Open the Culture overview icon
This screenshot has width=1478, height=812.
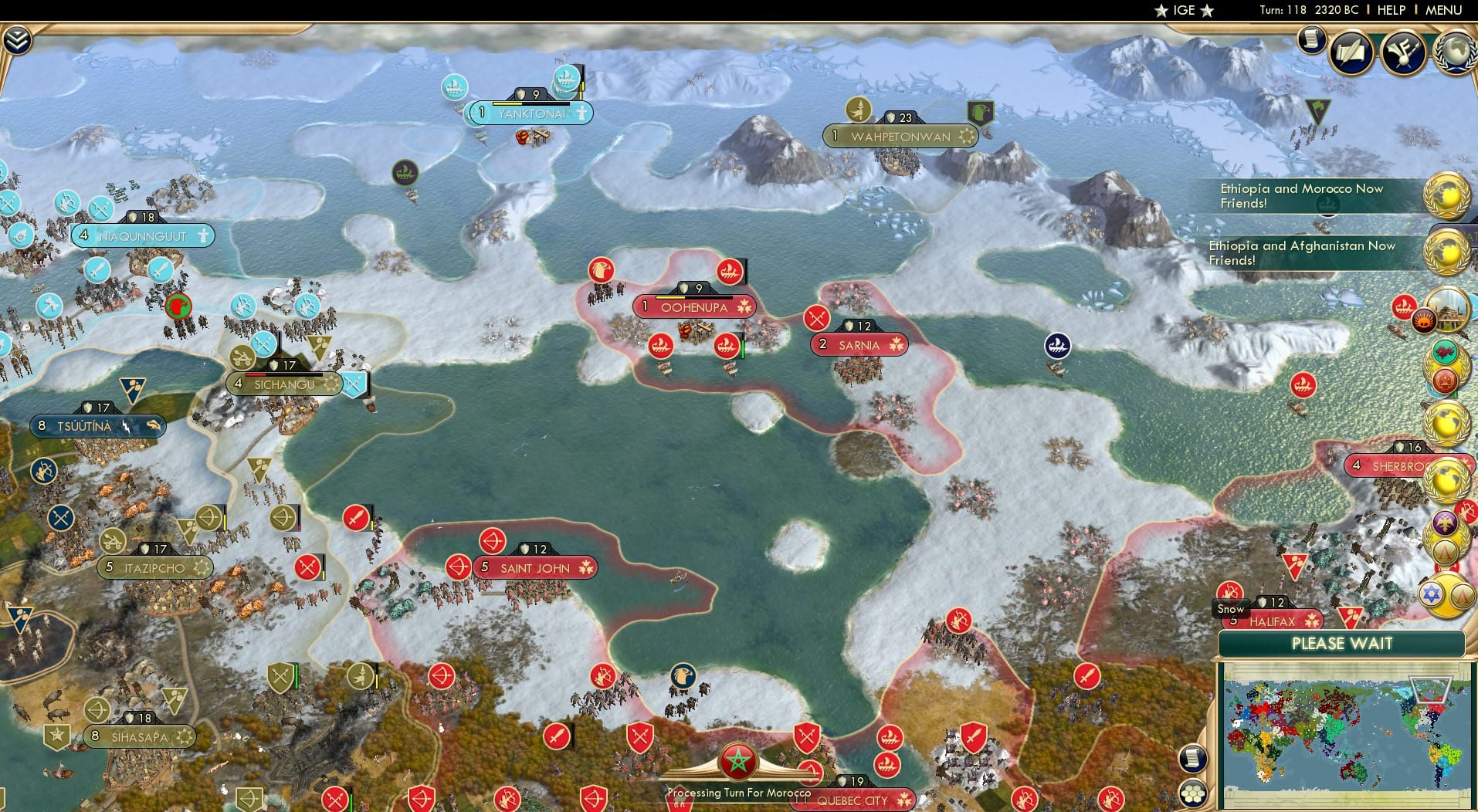click(1402, 52)
